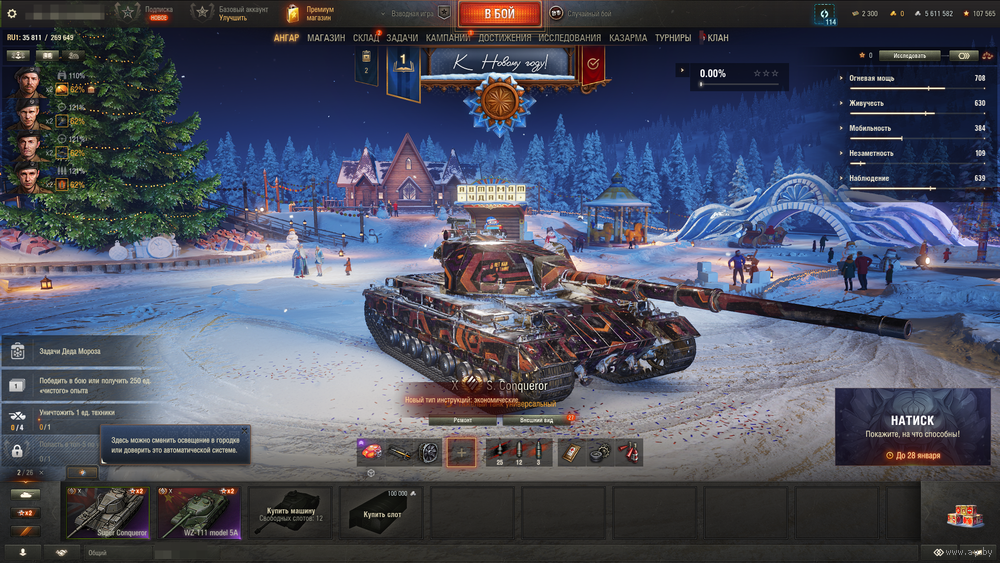Start battle with the В БОЙ button
The height and width of the screenshot is (563, 1000).
(499, 14)
